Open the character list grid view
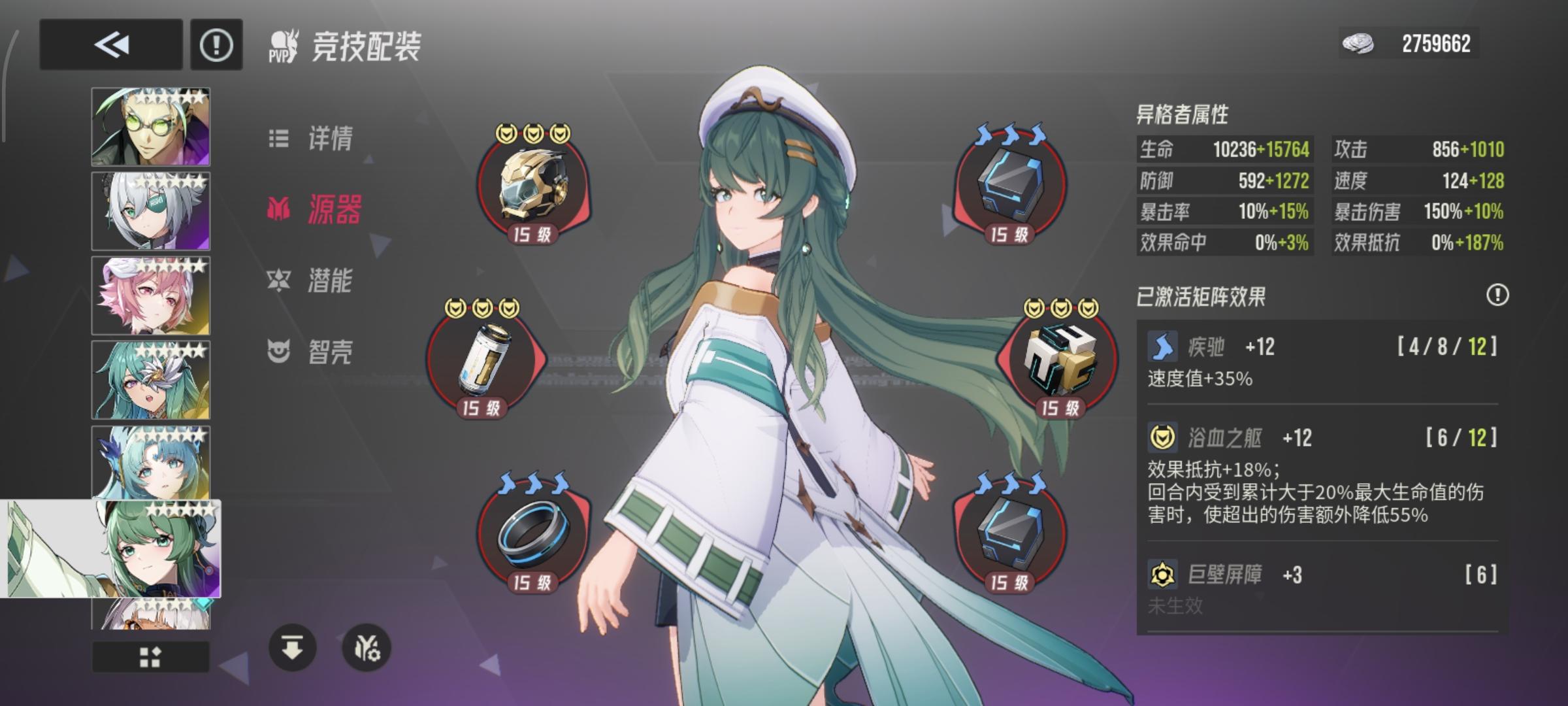This screenshot has height=706, width=1568. point(150,657)
